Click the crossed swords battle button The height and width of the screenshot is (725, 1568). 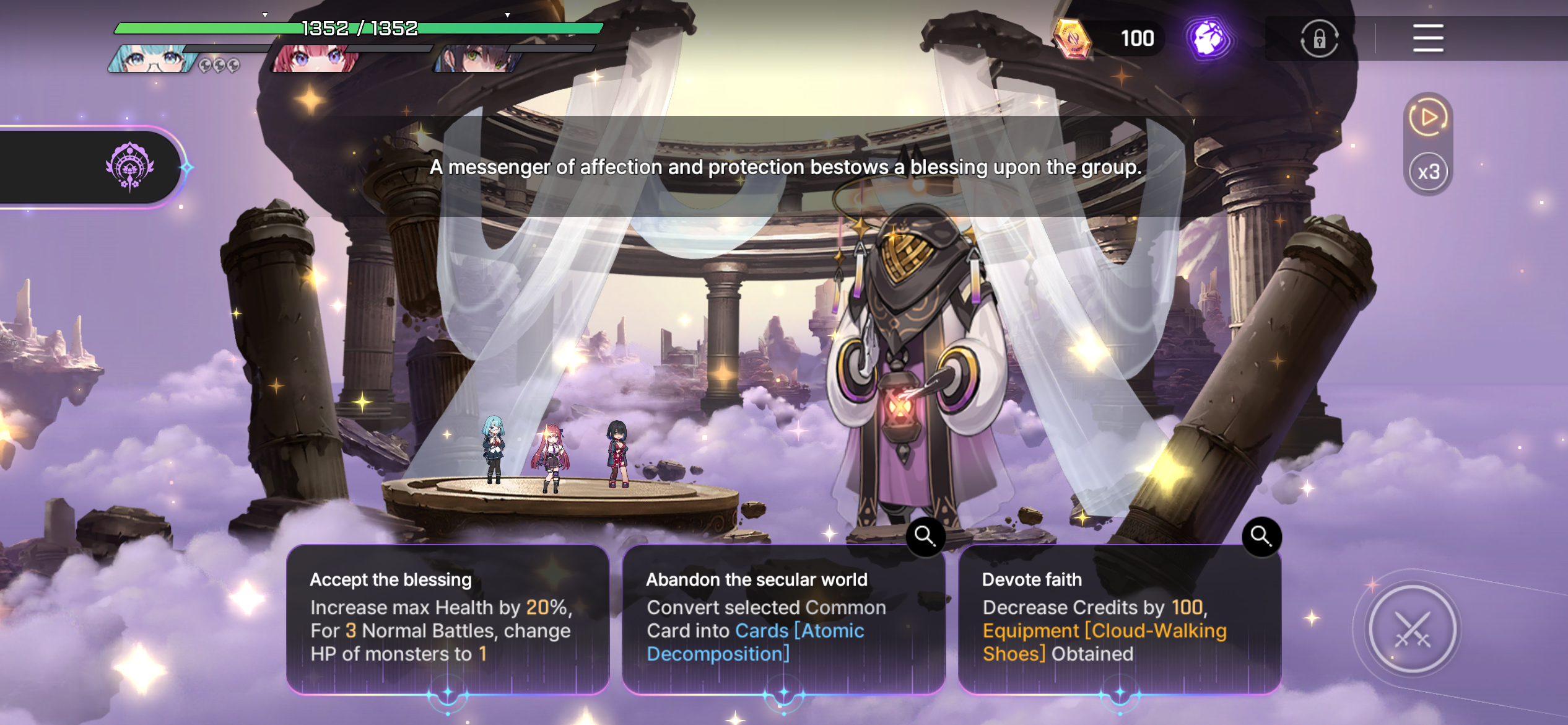click(x=1412, y=629)
